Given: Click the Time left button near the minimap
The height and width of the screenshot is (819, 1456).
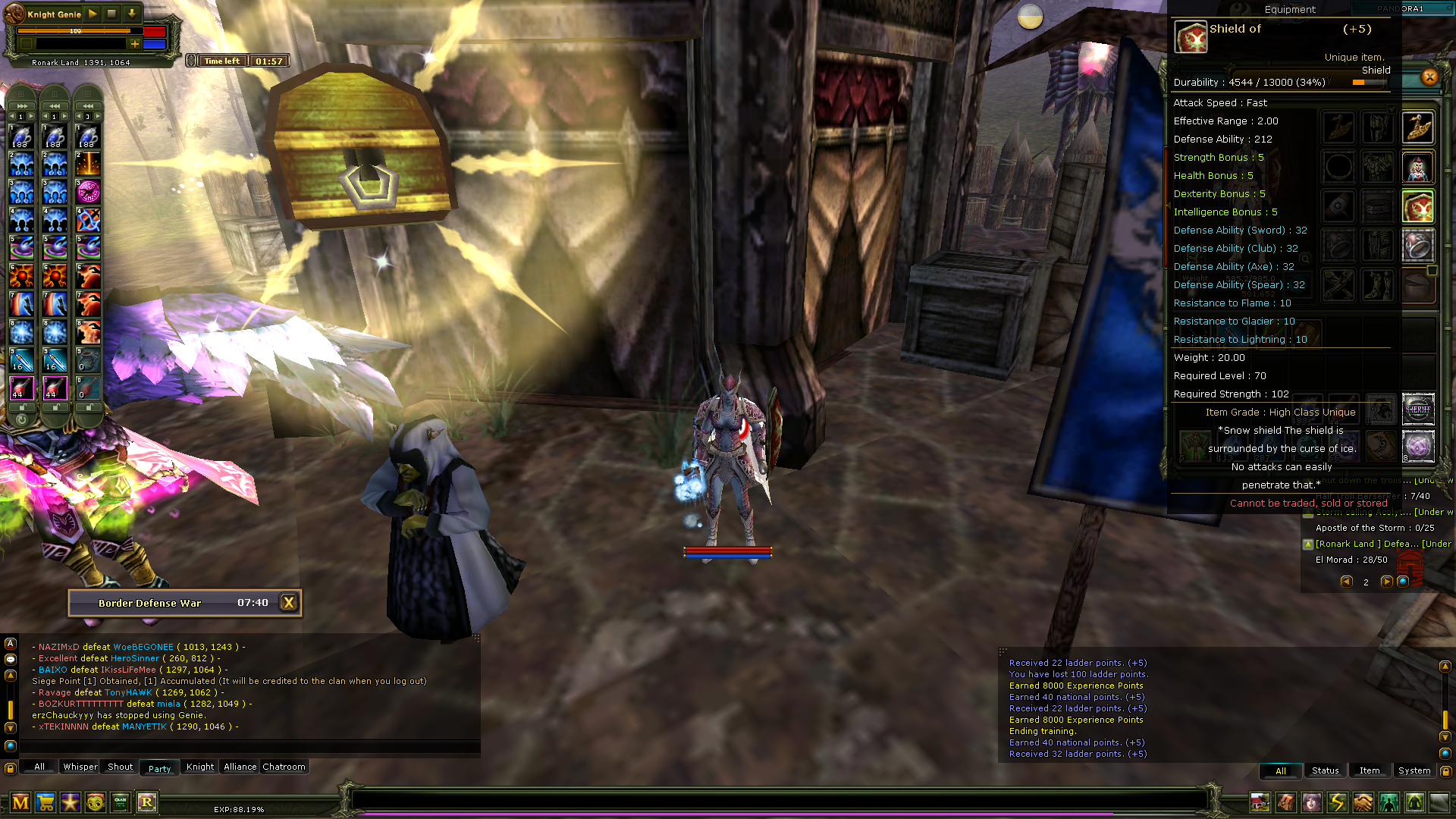Looking at the screenshot, I should coord(222,61).
